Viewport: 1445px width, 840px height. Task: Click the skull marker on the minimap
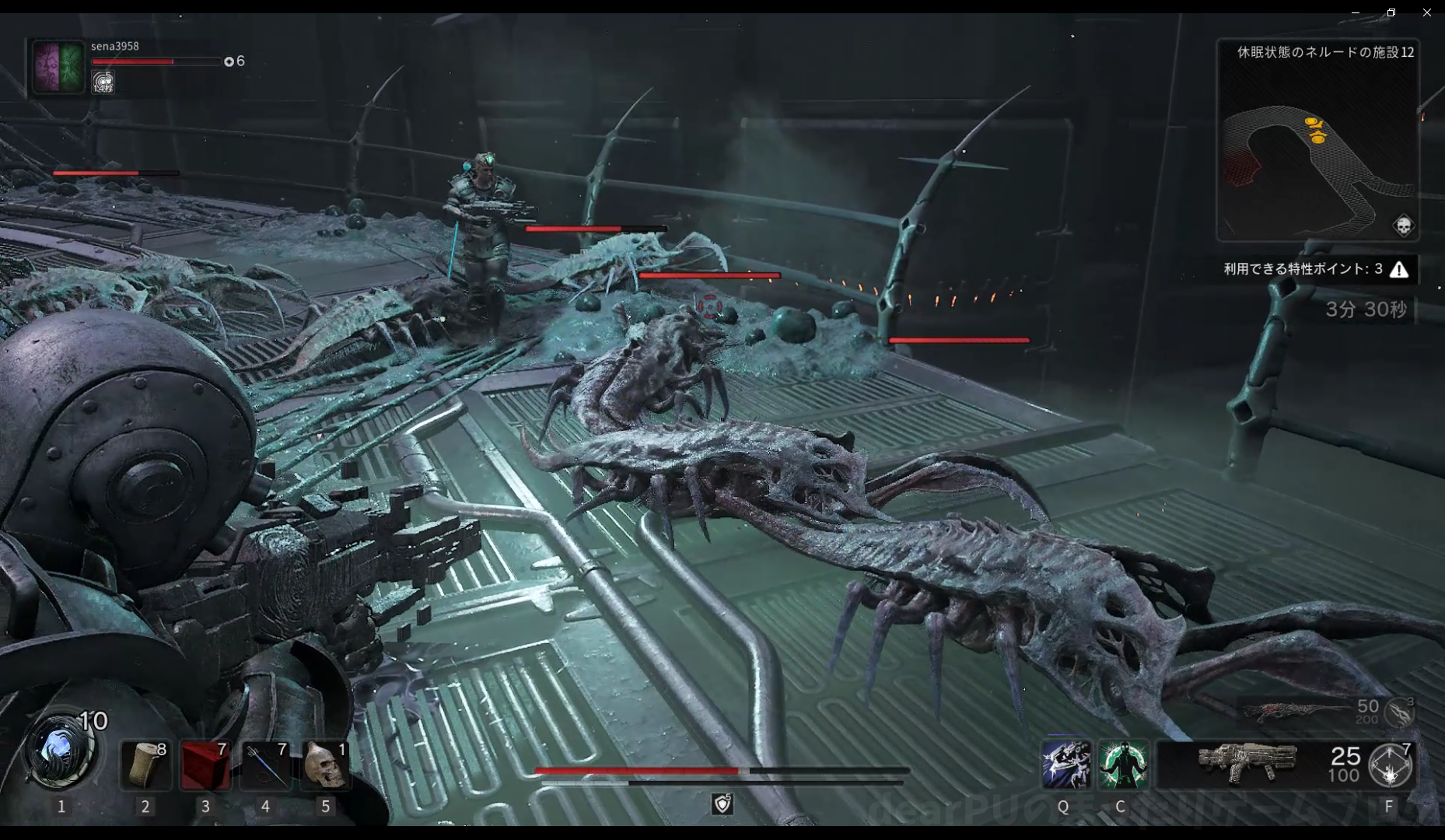1403,226
